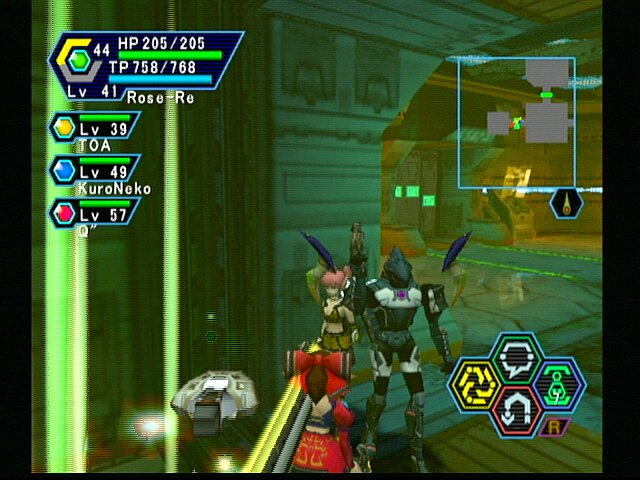The image size is (640, 480).
Task: Select party member KuroNeko
Action: (96, 173)
